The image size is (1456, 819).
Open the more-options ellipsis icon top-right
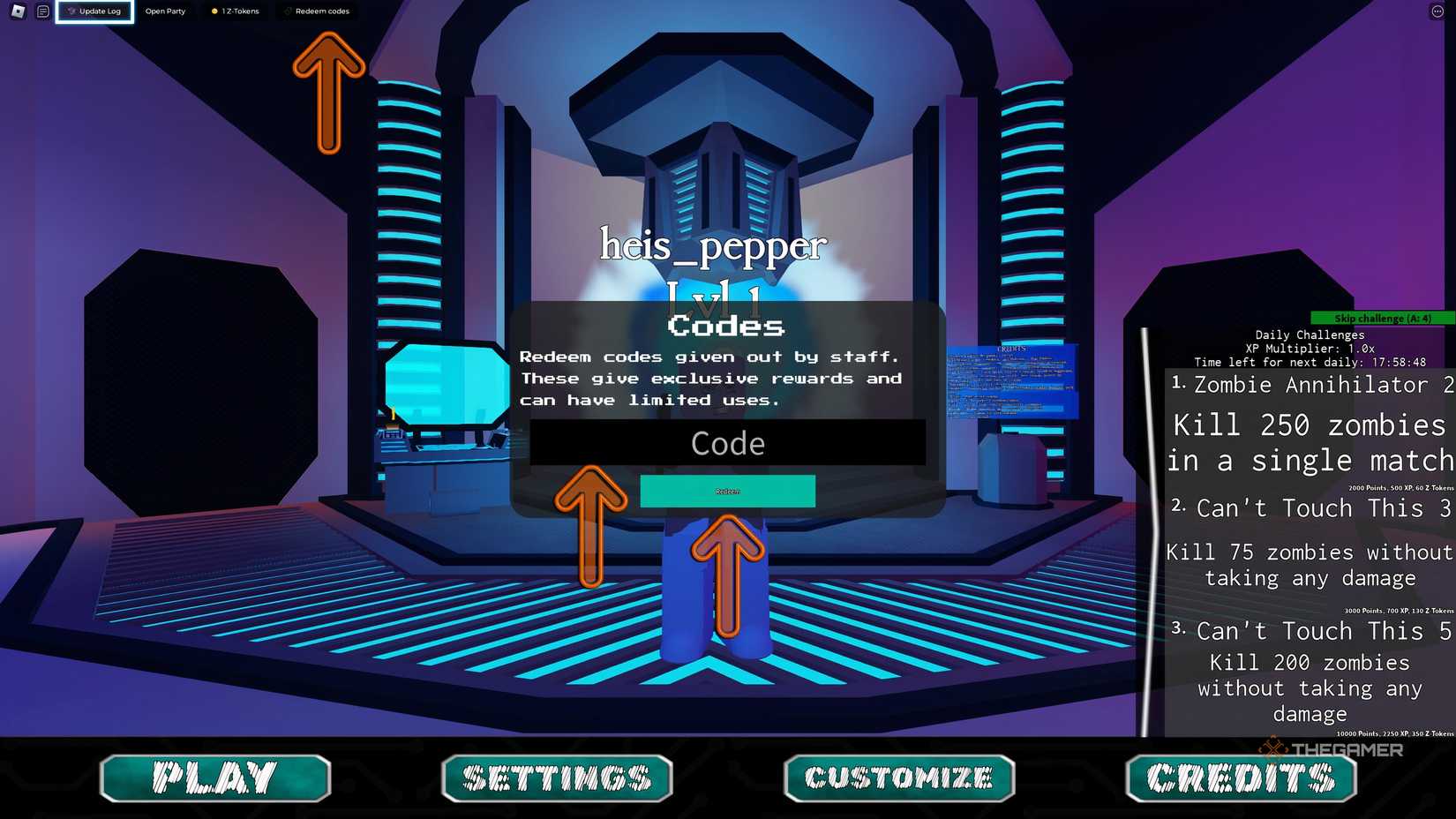[x=1436, y=11]
